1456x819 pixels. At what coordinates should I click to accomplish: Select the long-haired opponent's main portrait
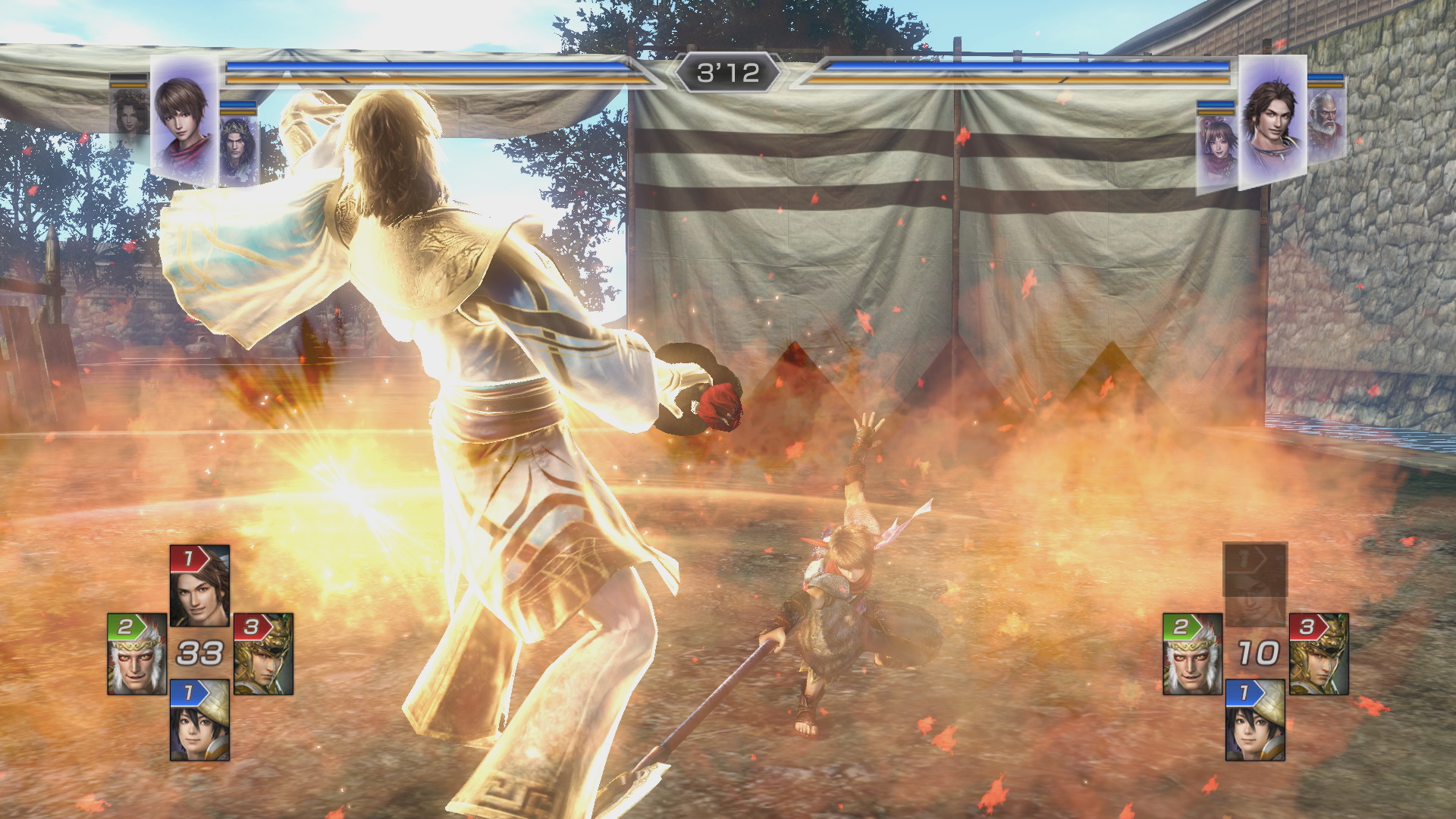tap(1272, 121)
